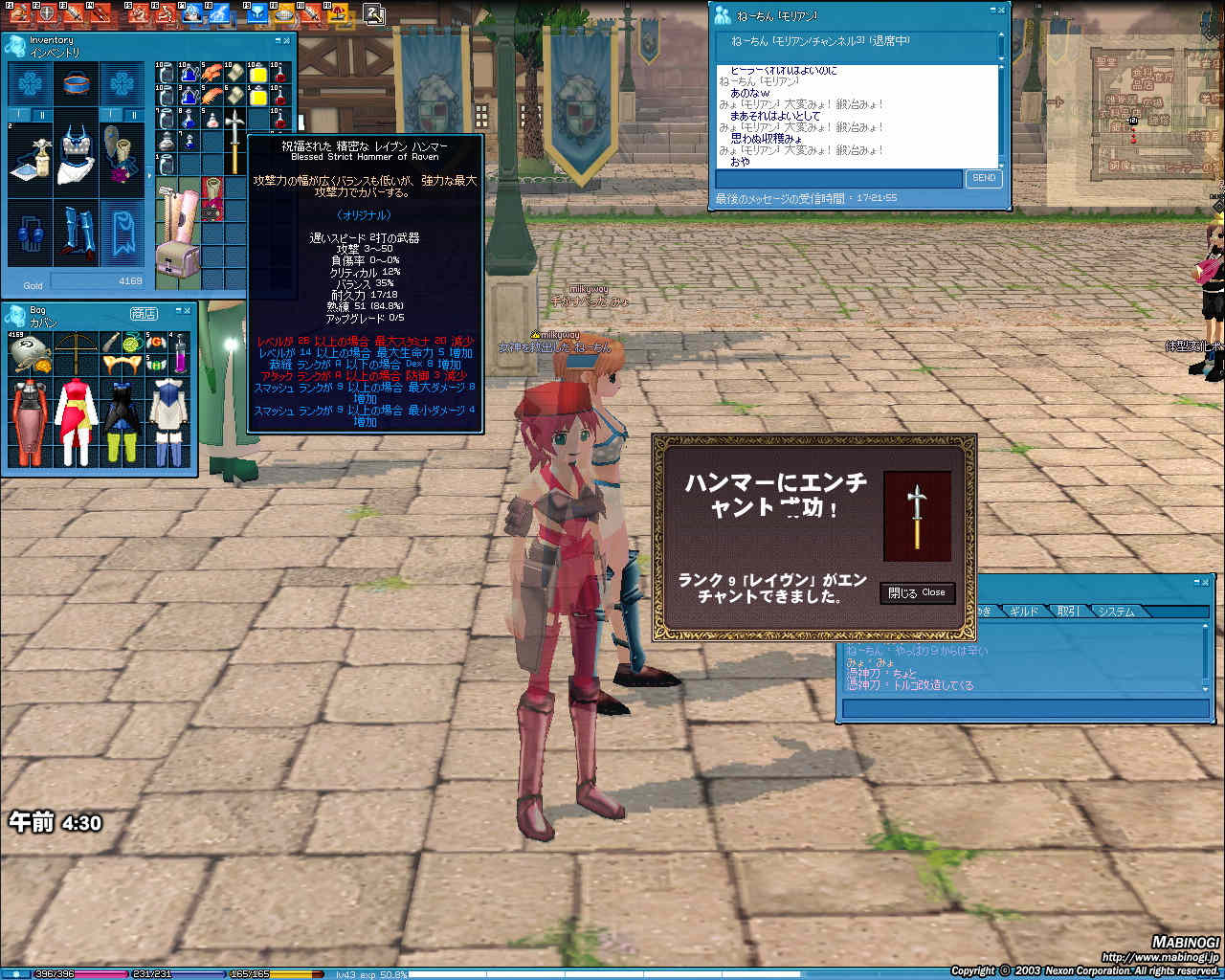Select the equipped blue headband slot

(76, 84)
